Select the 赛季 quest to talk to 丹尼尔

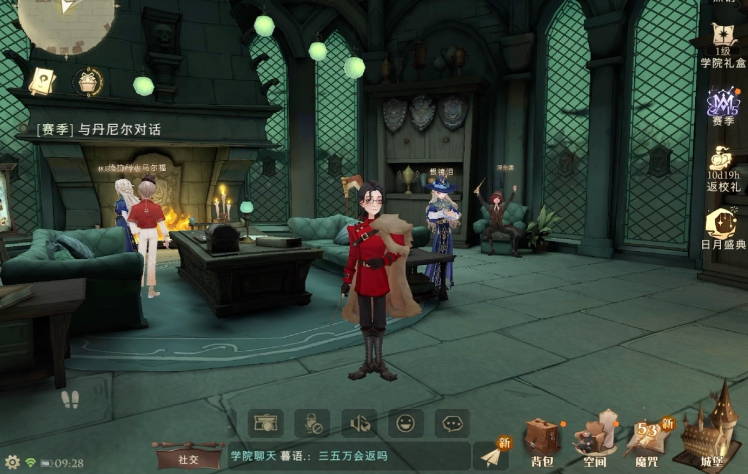click(98, 129)
